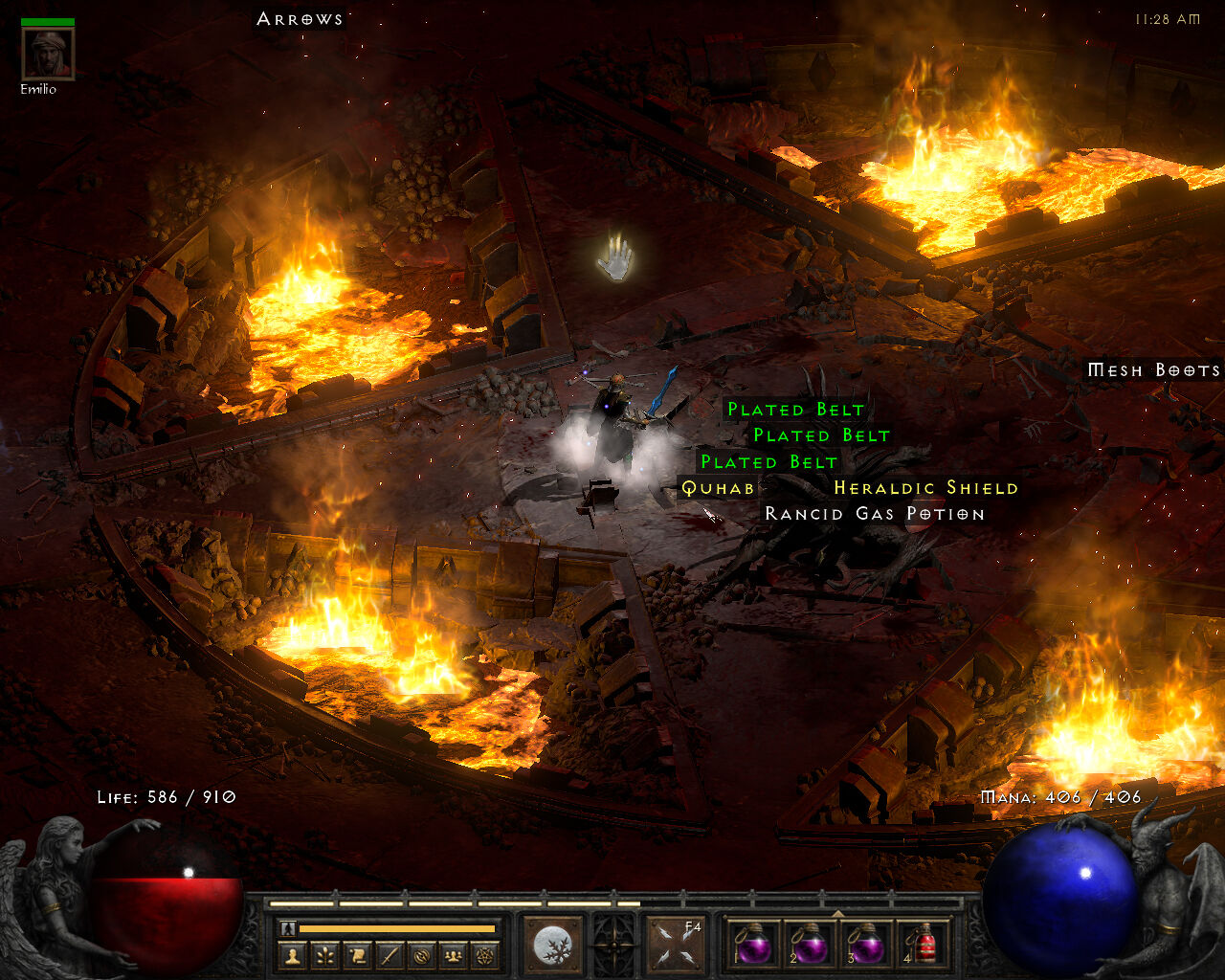The width and height of the screenshot is (1225, 980).
Task: Use the purple potion in belt slot 2
Action: (811, 945)
